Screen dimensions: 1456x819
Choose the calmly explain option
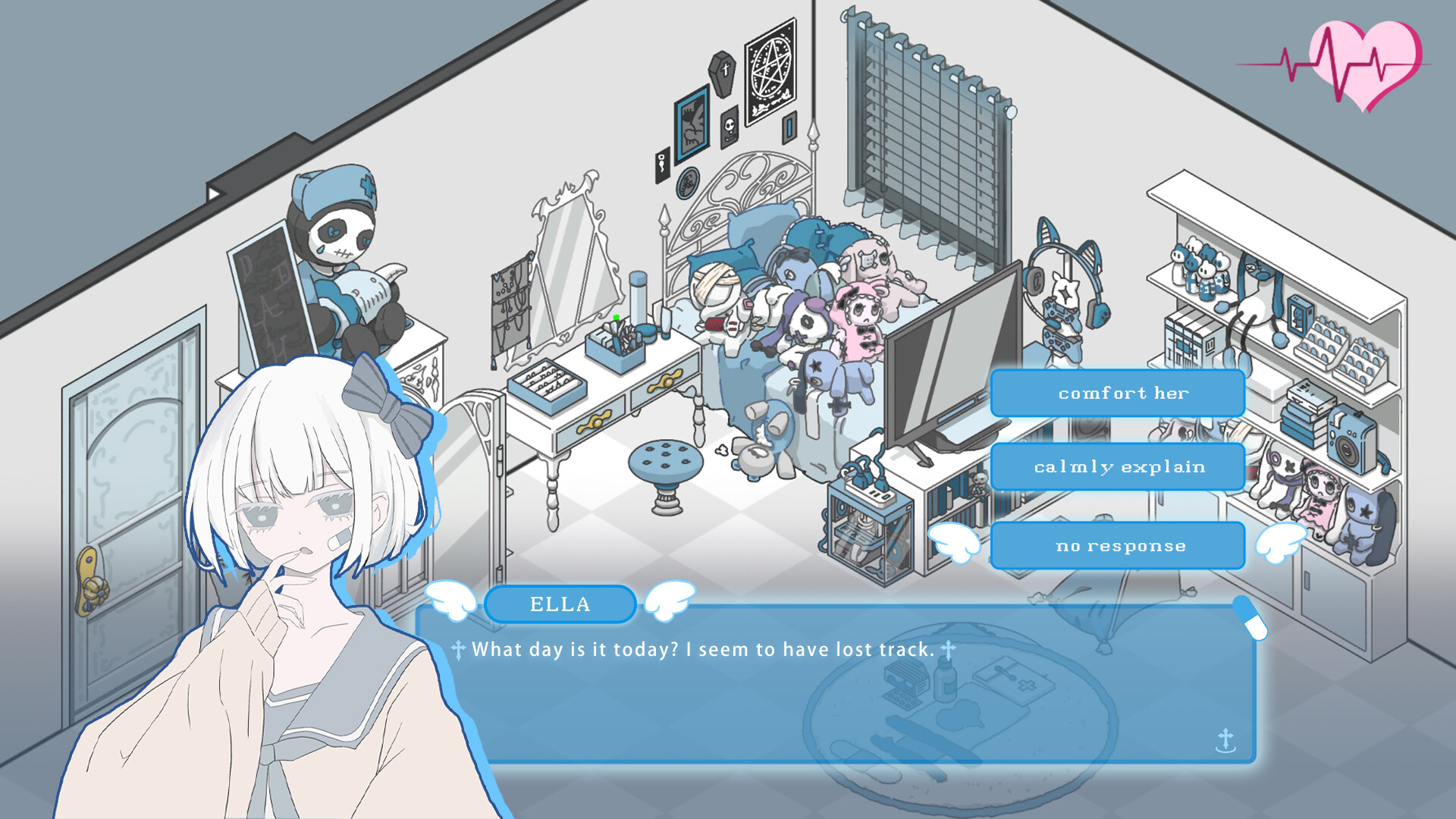[1118, 467]
